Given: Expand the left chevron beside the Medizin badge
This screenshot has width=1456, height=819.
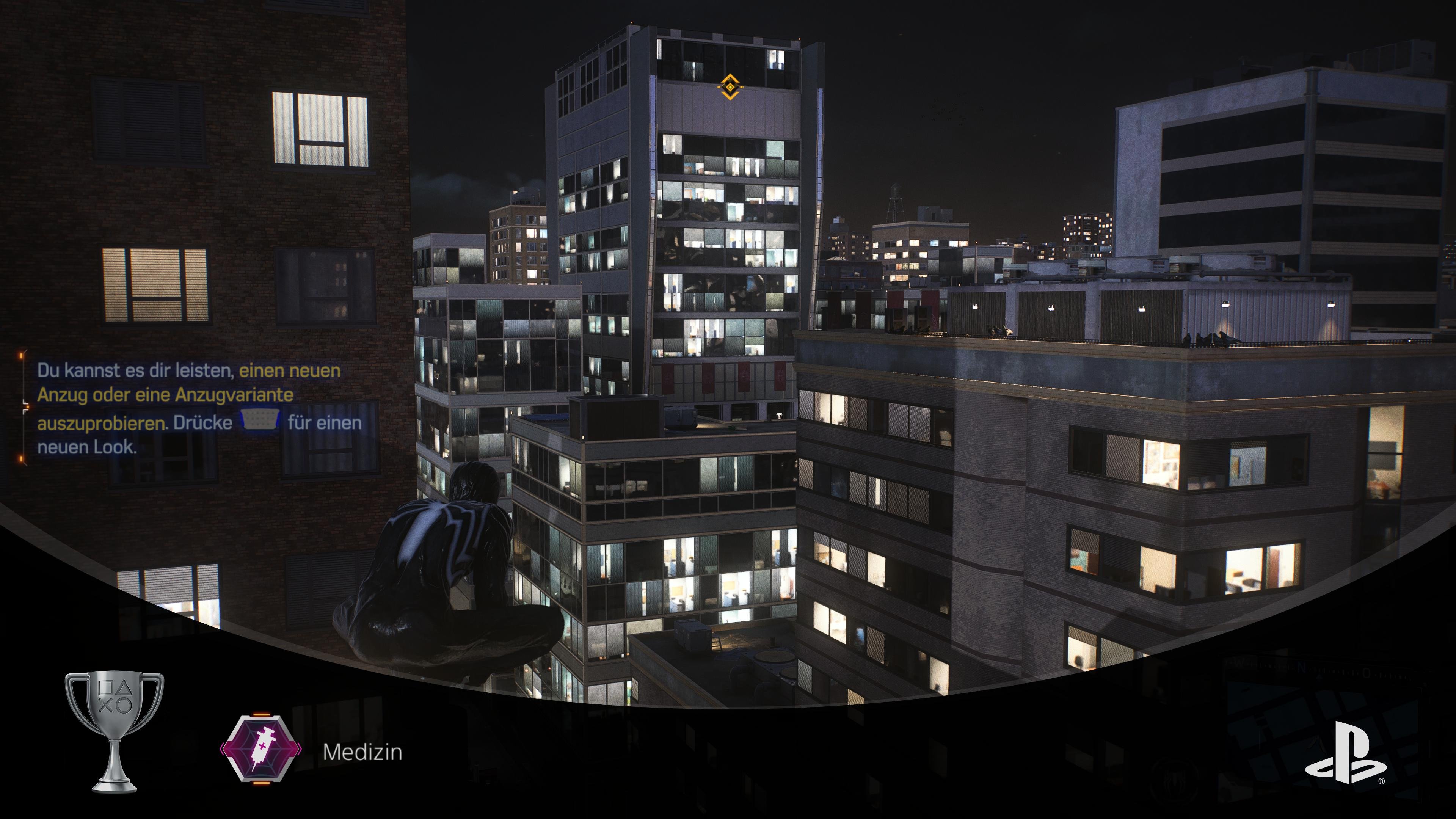Looking at the screenshot, I should [x=222, y=749].
